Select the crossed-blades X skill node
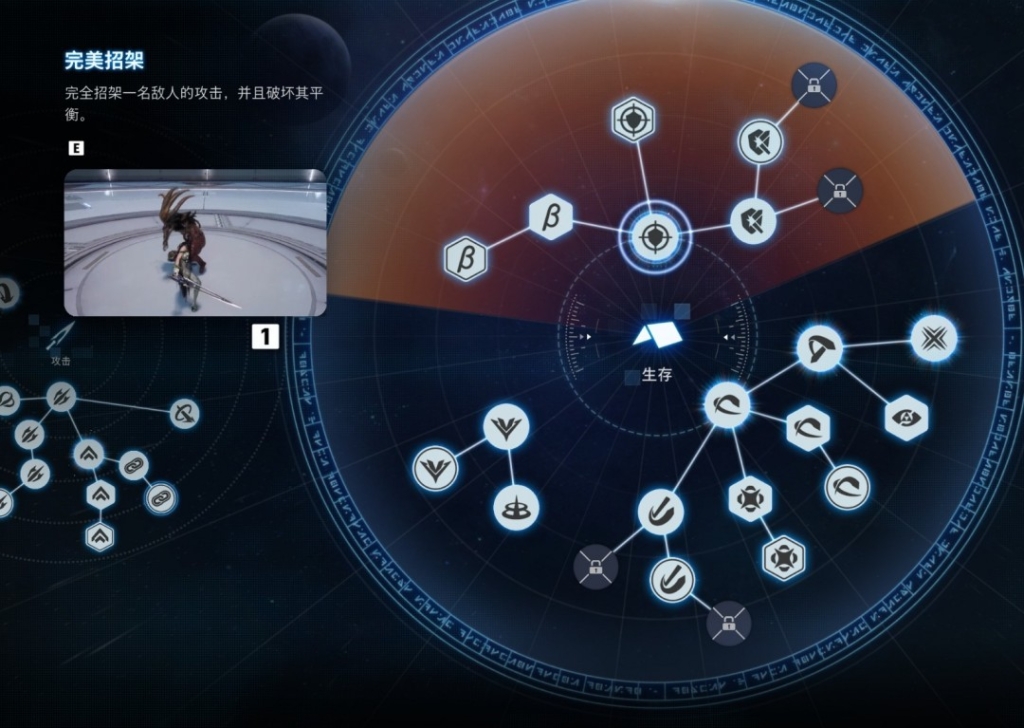The height and width of the screenshot is (728, 1024). 934,338
